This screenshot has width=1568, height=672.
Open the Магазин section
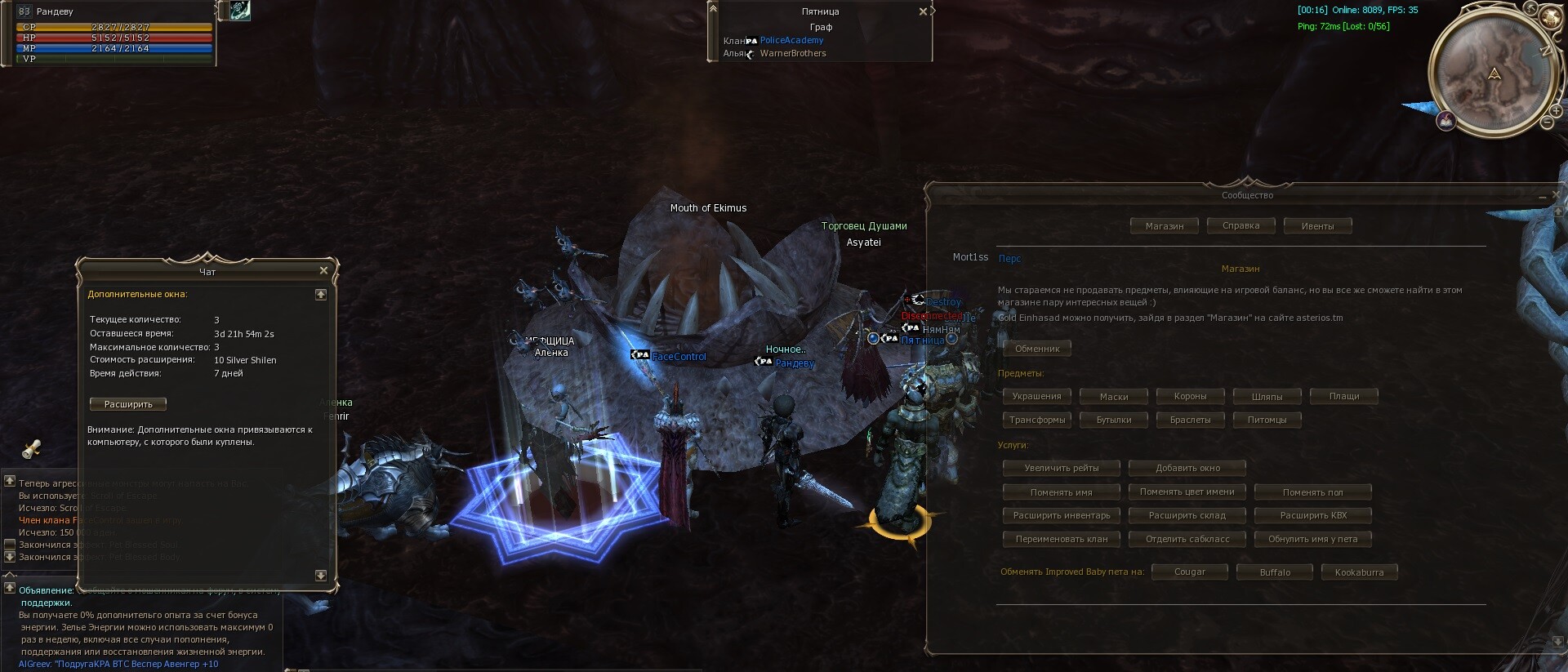pyautogui.click(x=1164, y=226)
